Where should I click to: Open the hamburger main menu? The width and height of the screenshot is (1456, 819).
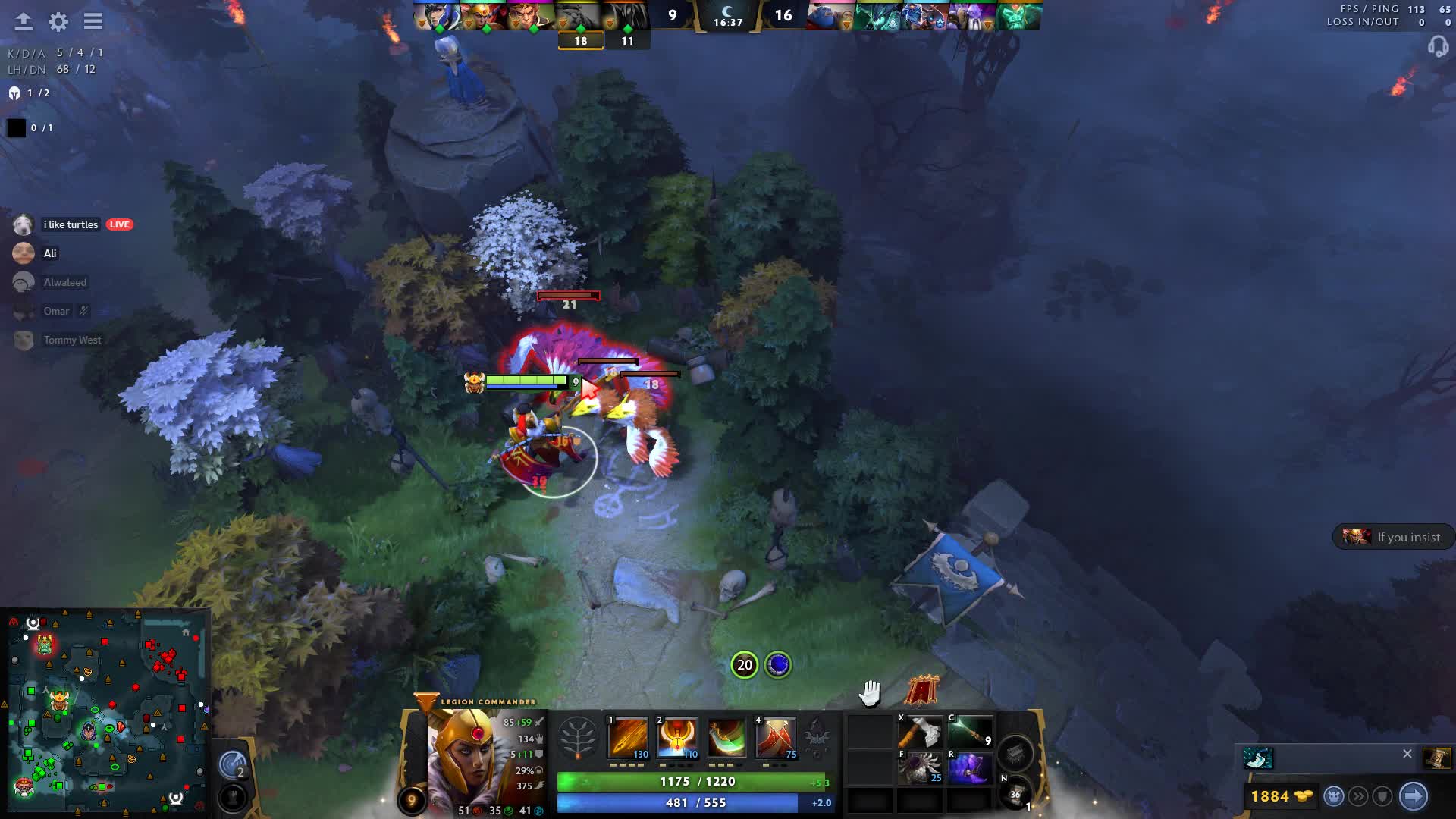pos(93,22)
